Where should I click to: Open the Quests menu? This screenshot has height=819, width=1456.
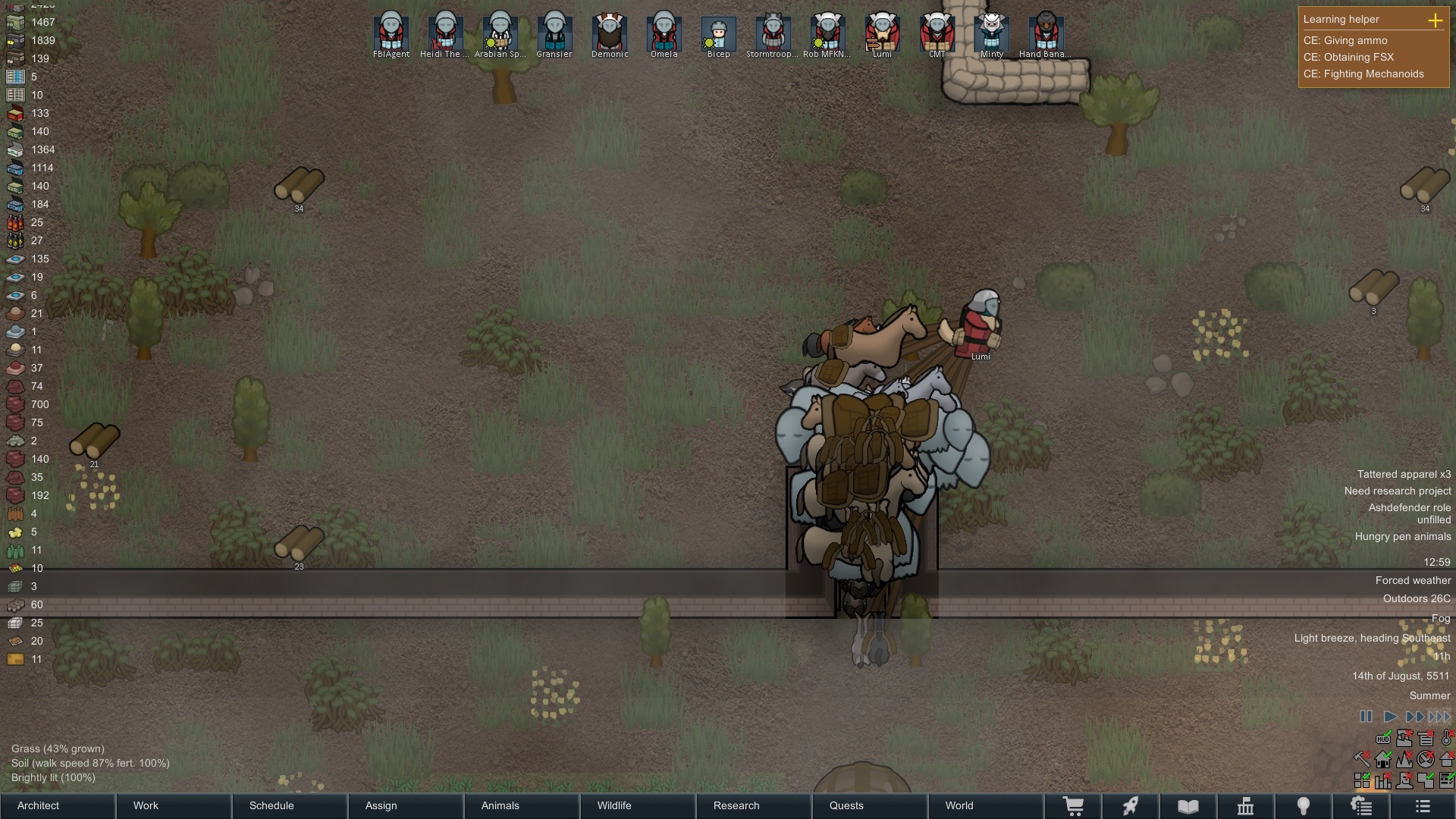click(847, 806)
